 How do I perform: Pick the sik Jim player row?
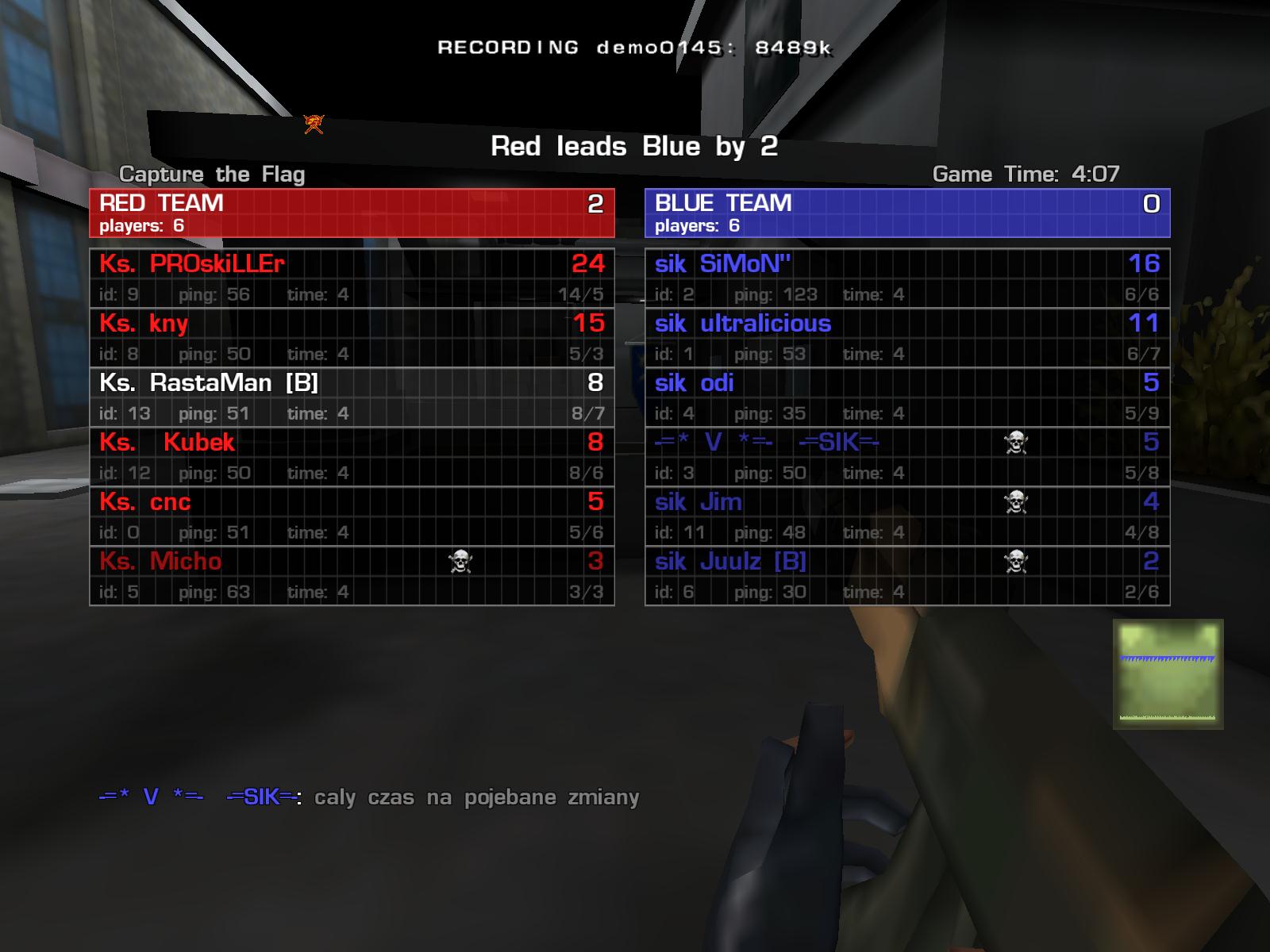tap(907, 516)
